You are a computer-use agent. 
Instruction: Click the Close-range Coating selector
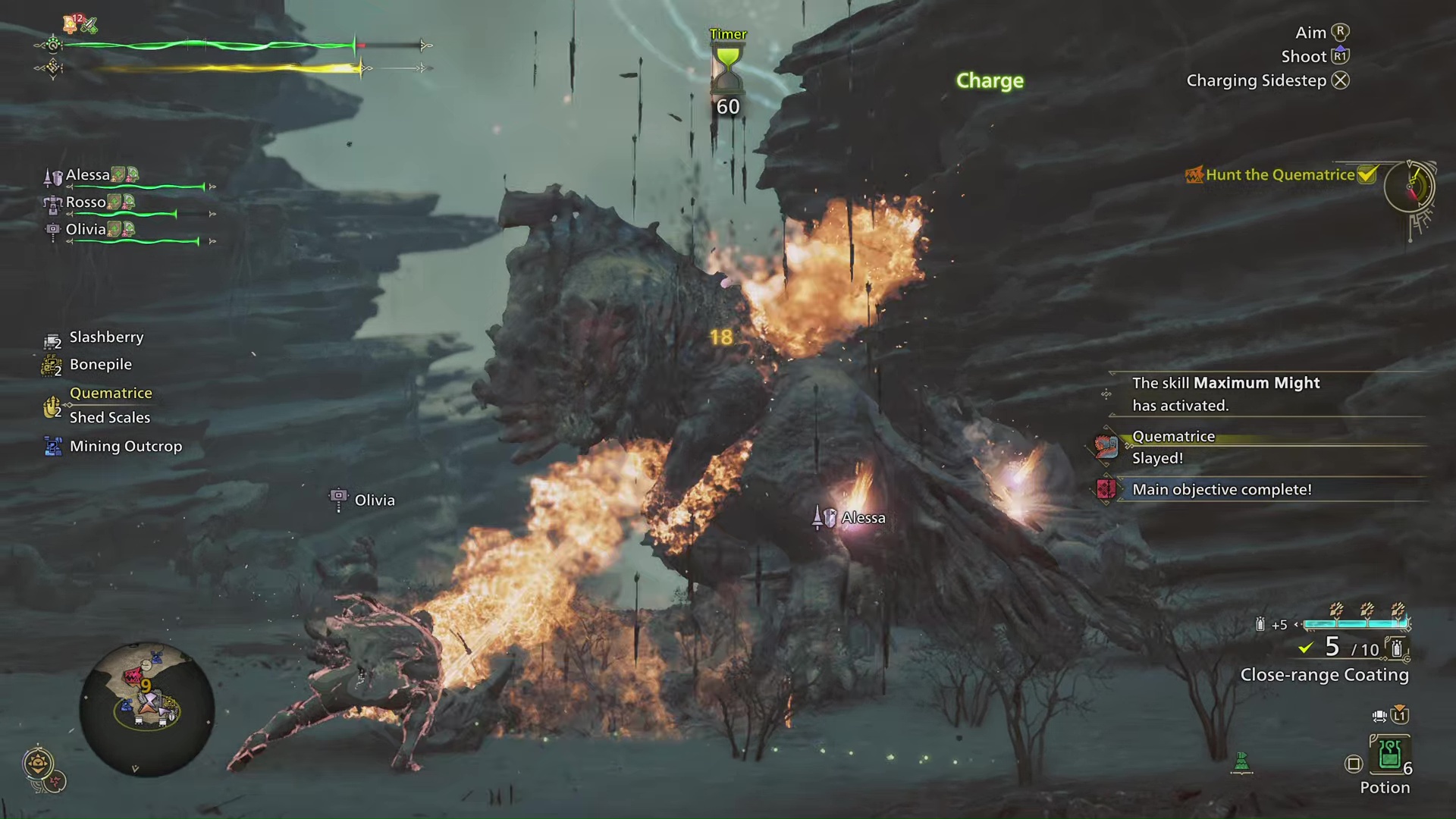(1324, 675)
